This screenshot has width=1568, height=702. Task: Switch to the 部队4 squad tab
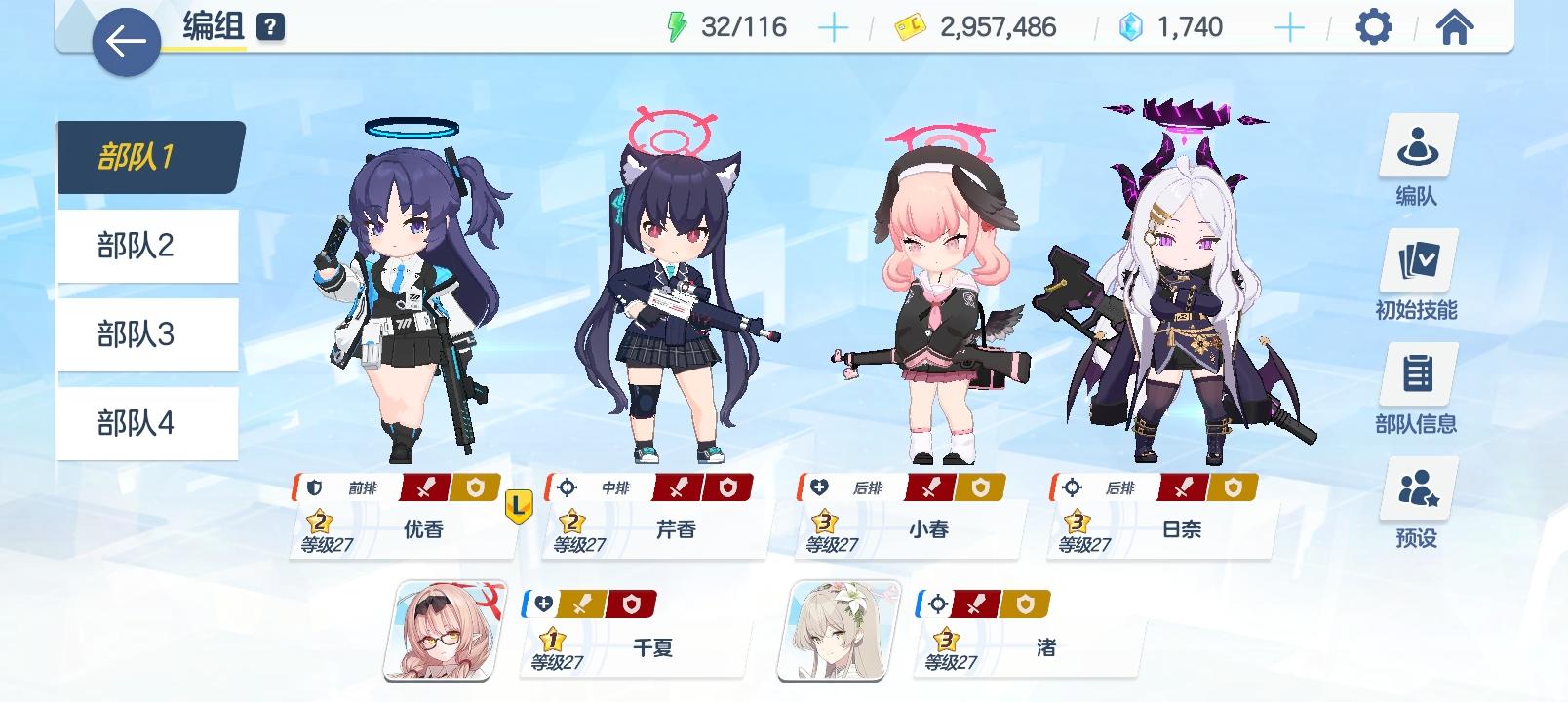146,423
